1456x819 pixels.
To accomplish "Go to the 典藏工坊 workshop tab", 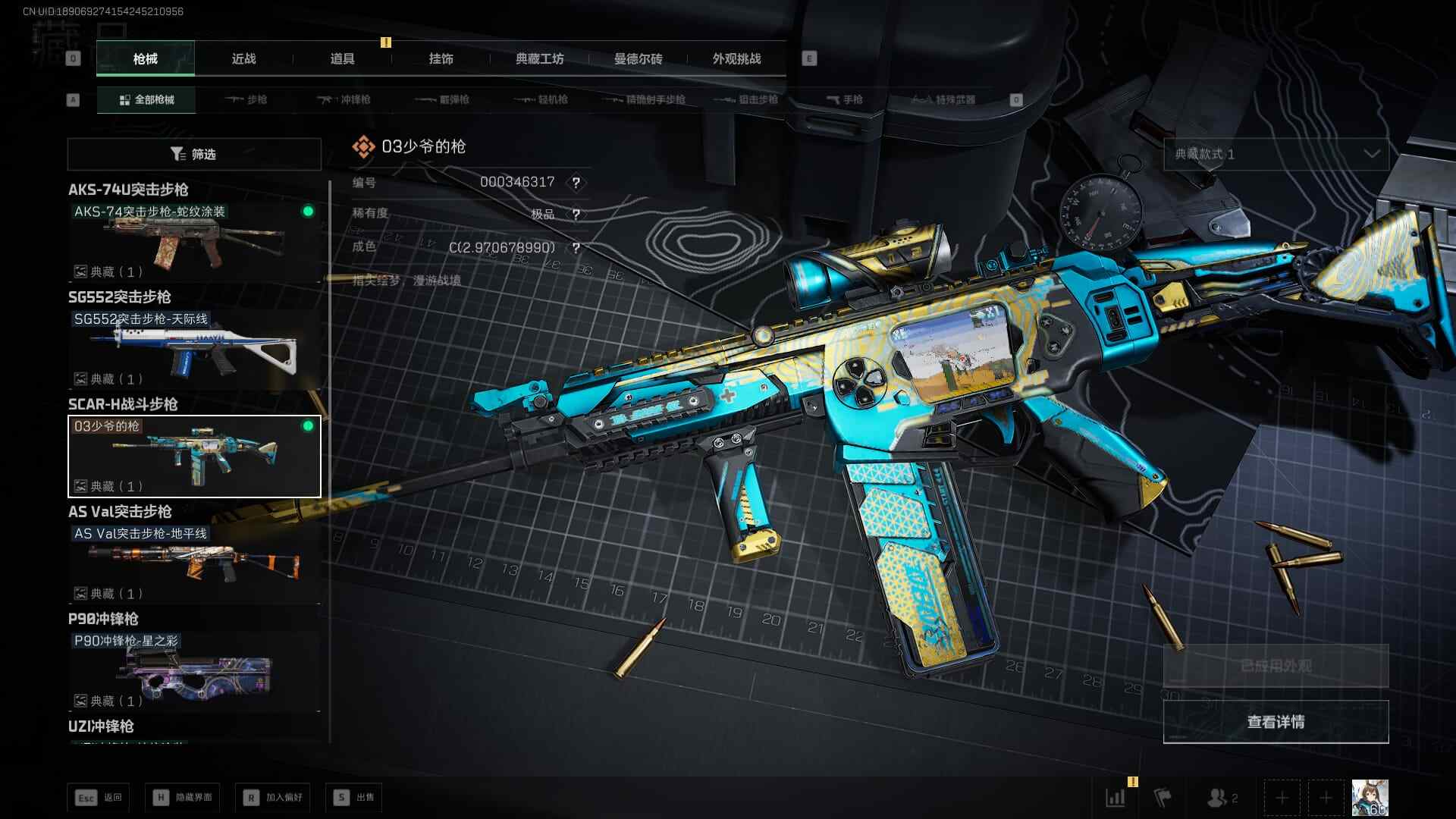I will (539, 59).
